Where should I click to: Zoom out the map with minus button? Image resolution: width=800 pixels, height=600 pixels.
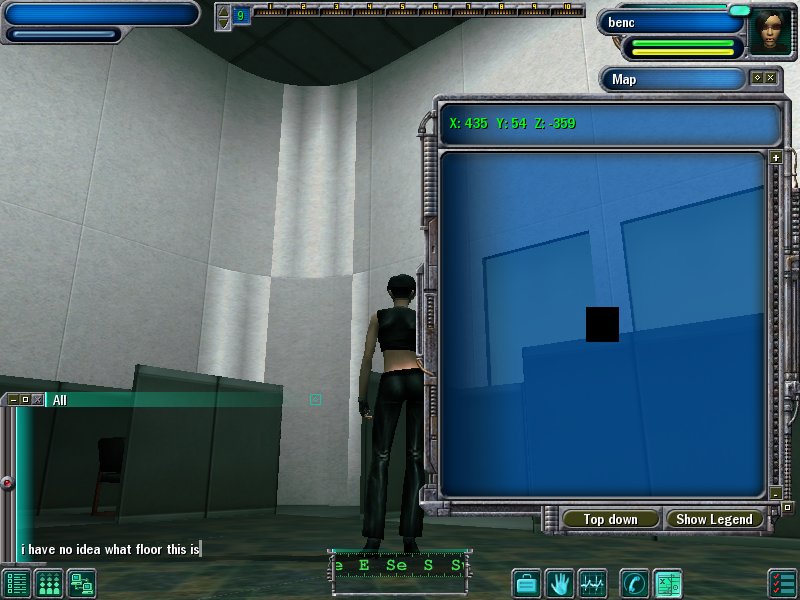click(775, 493)
